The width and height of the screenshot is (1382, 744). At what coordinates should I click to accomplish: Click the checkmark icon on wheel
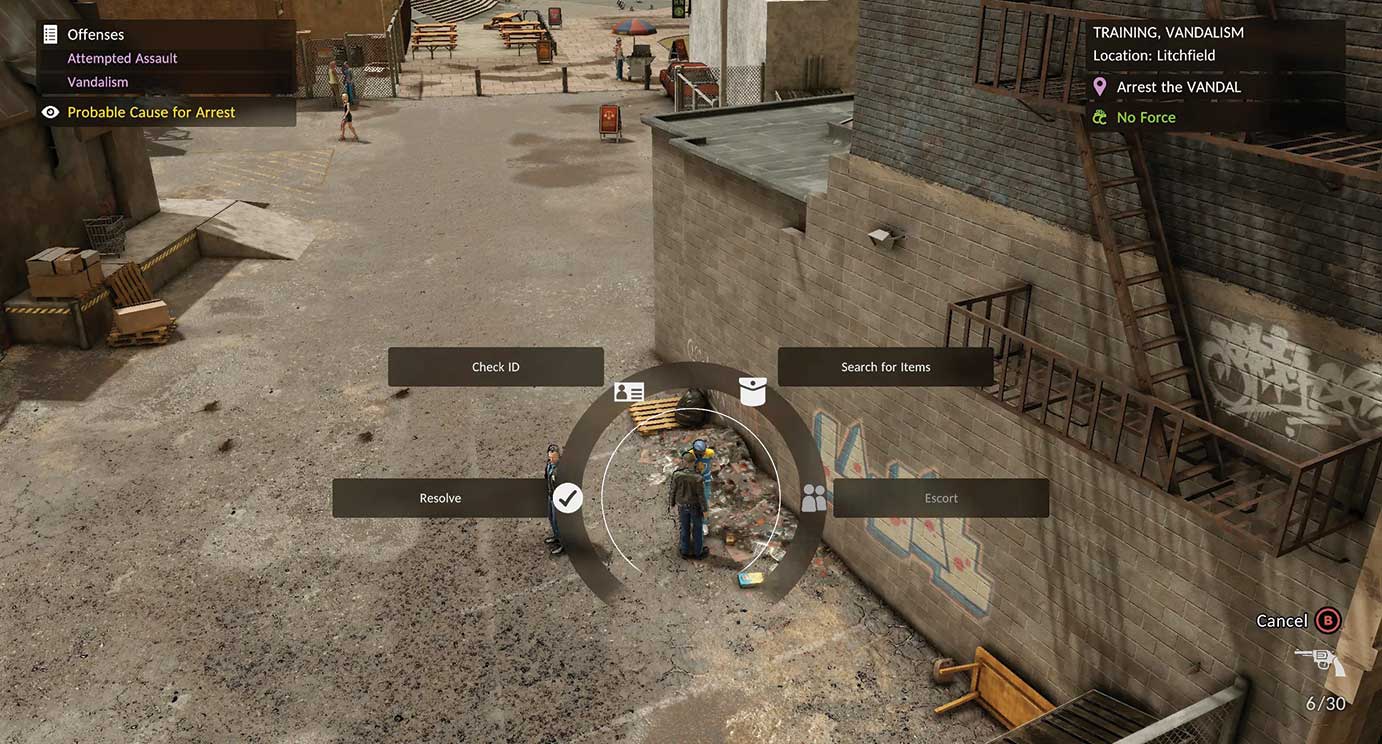tap(568, 498)
